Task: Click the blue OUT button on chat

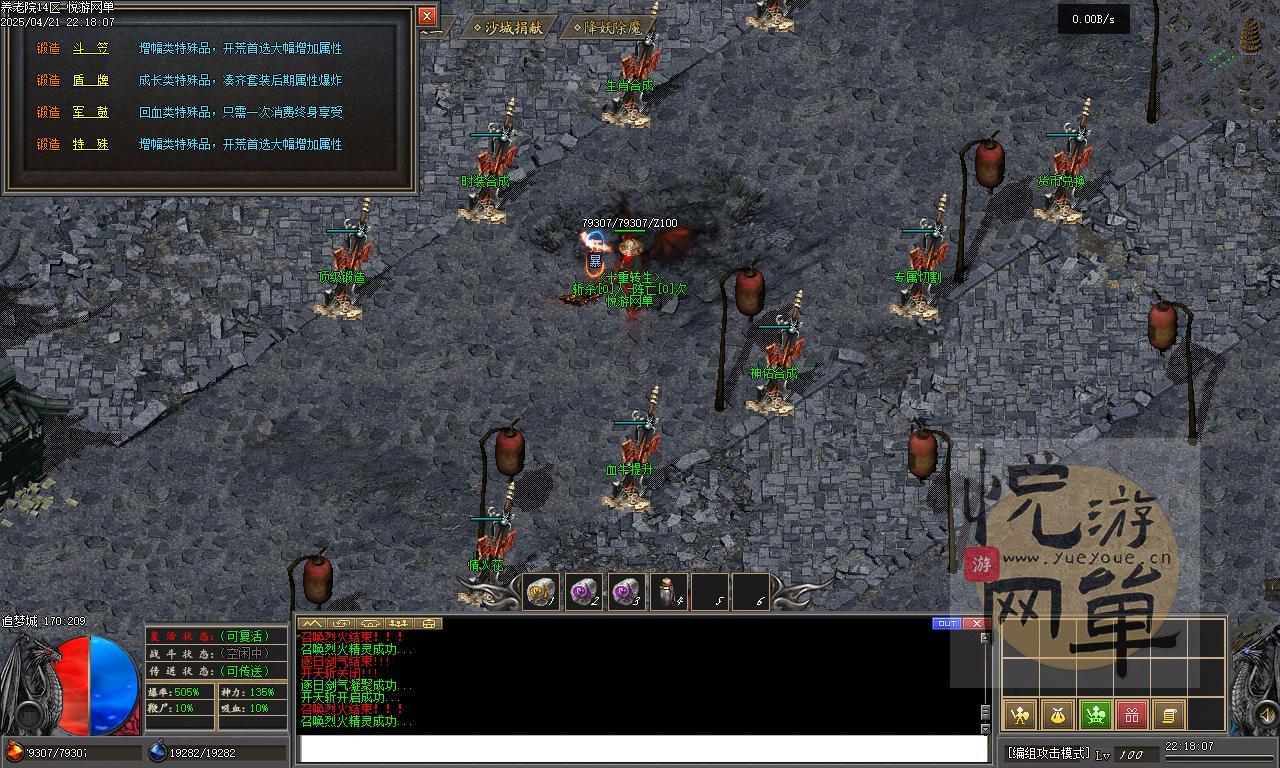Action: coord(946,624)
